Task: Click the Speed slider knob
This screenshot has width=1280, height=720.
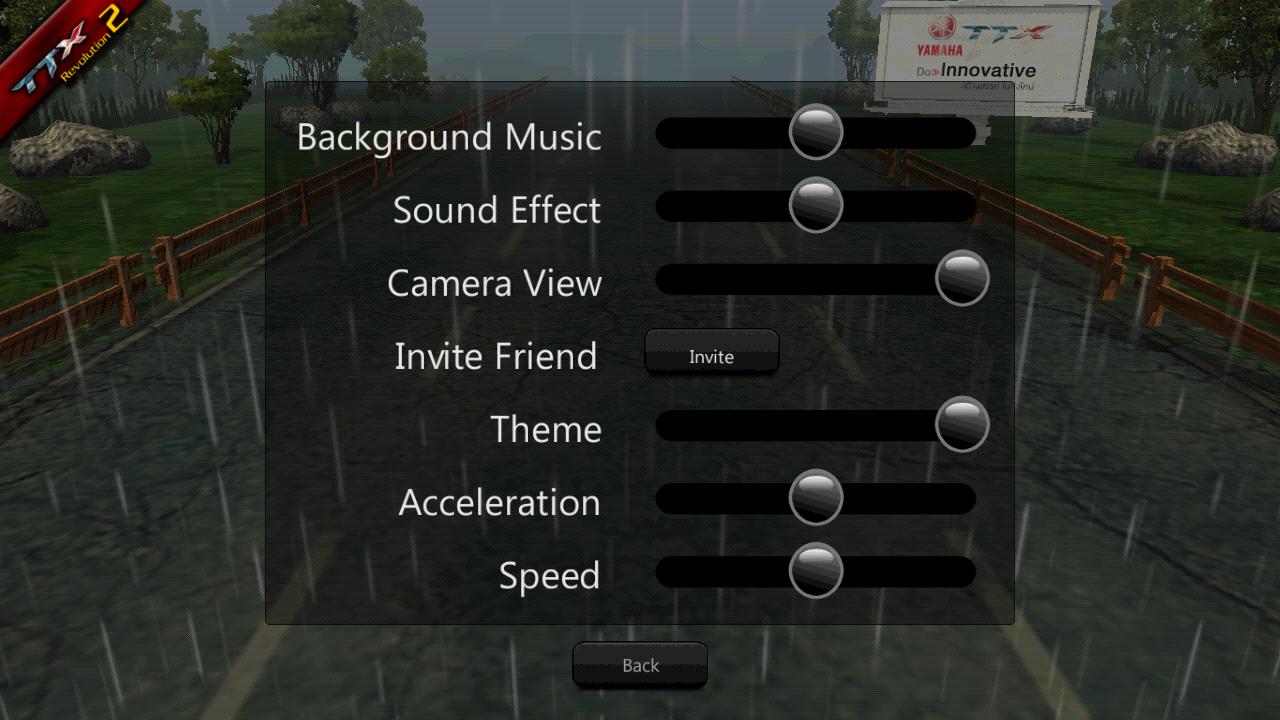Action: [815, 570]
